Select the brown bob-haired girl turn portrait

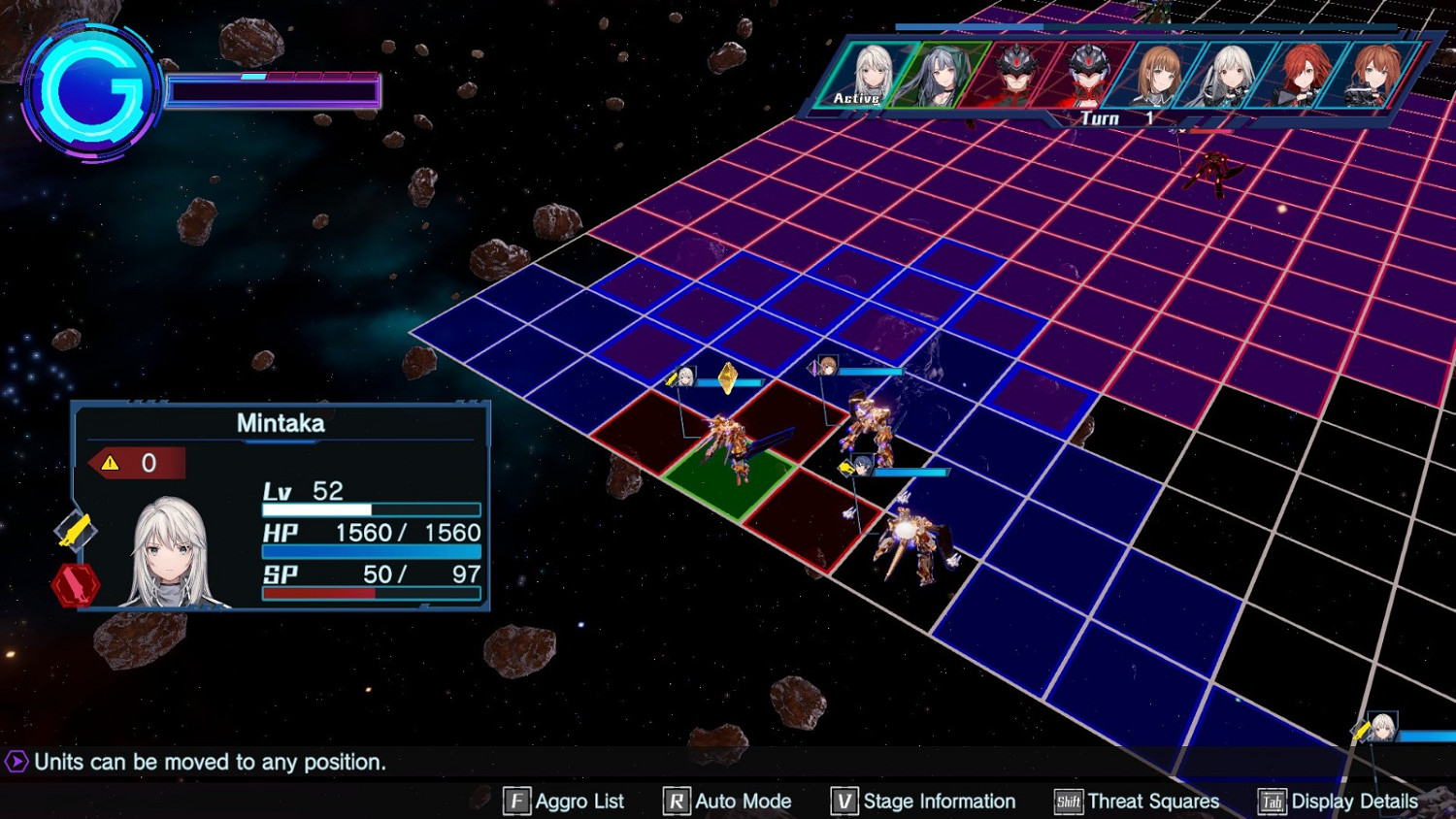pos(1159,74)
